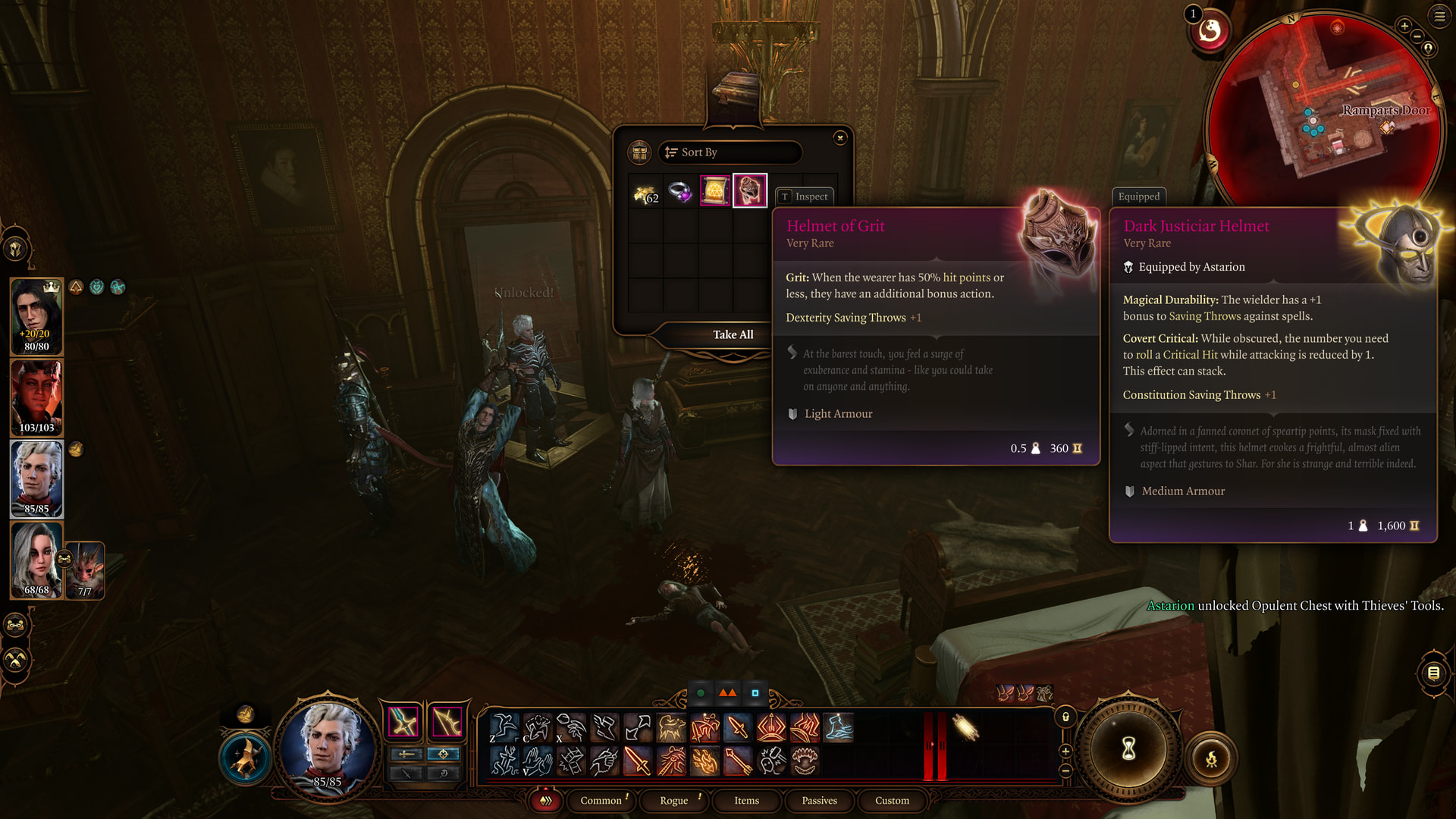
Task: Switch to the Custom hotbar tab
Action: (x=892, y=801)
